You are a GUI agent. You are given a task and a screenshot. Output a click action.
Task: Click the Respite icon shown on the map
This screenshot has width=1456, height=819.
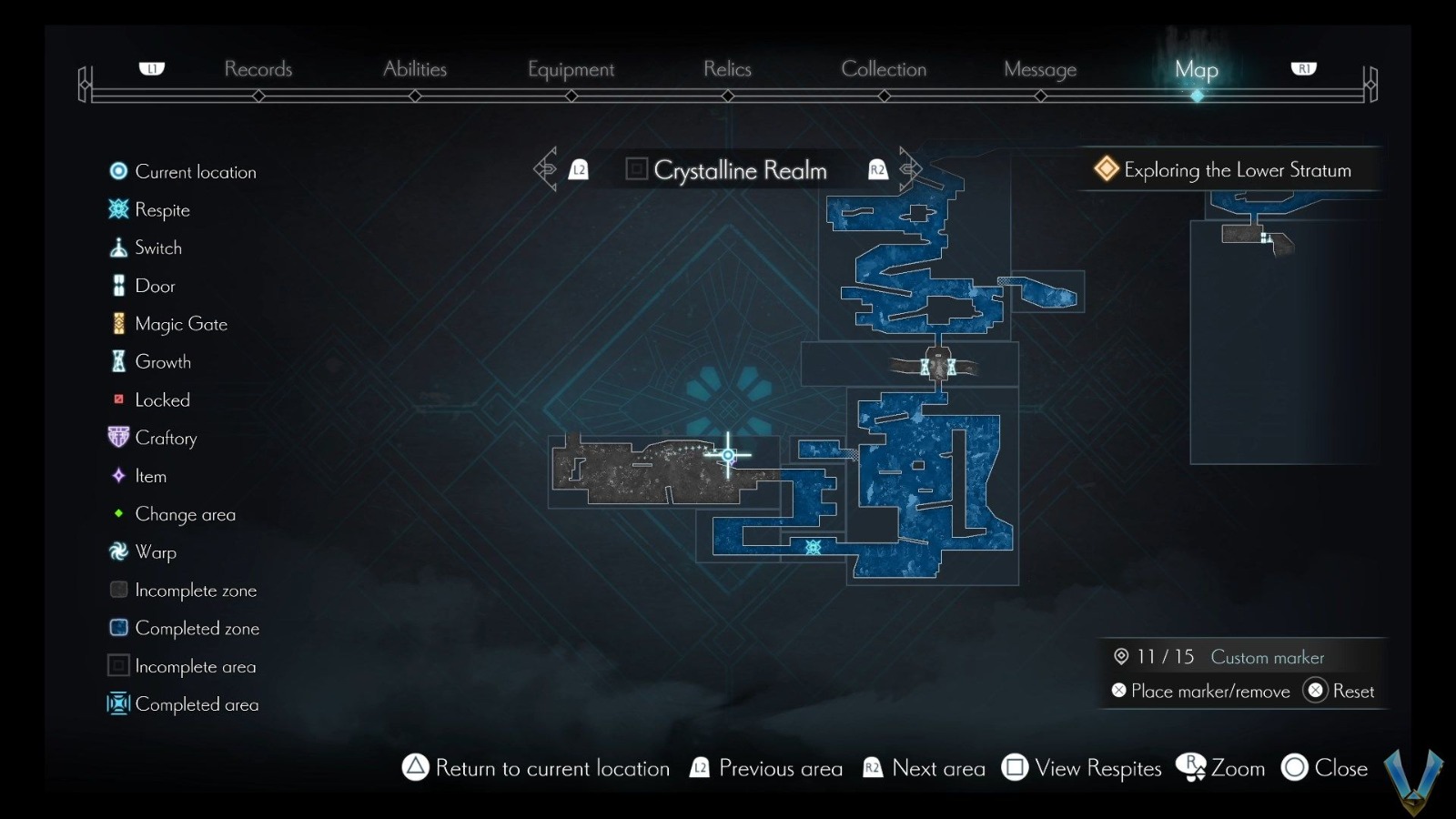pyautogui.click(x=813, y=547)
